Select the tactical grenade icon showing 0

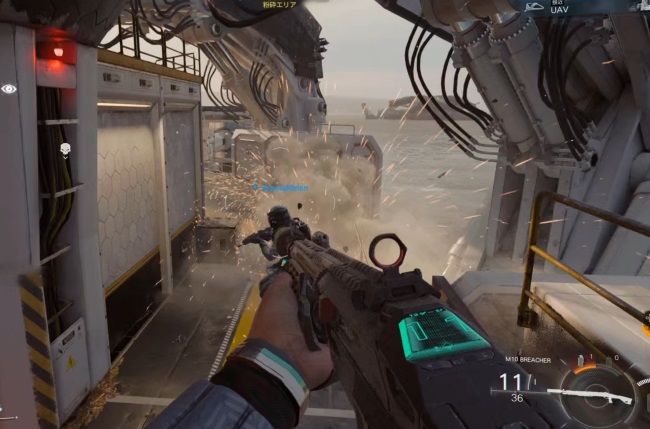tap(611, 359)
